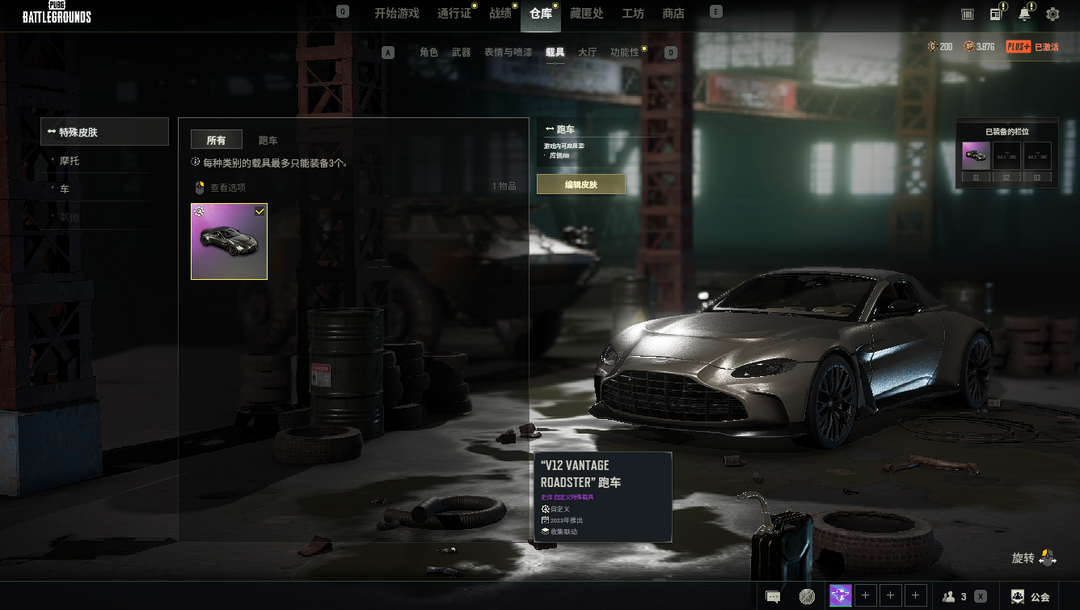The width and height of the screenshot is (1080, 610).
Task: Open the 公会 clan panel
Action: (x=1030, y=596)
